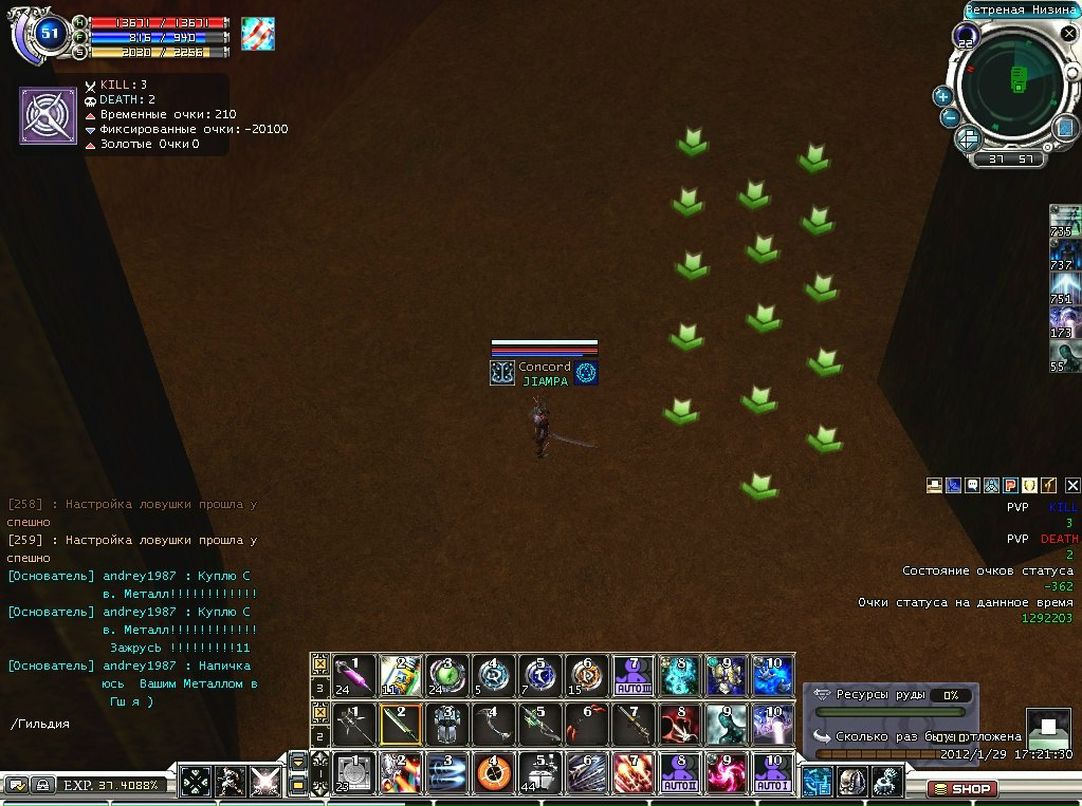This screenshot has height=806, width=1082.
Task: Click the level 51 character orb
Action: point(49,35)
